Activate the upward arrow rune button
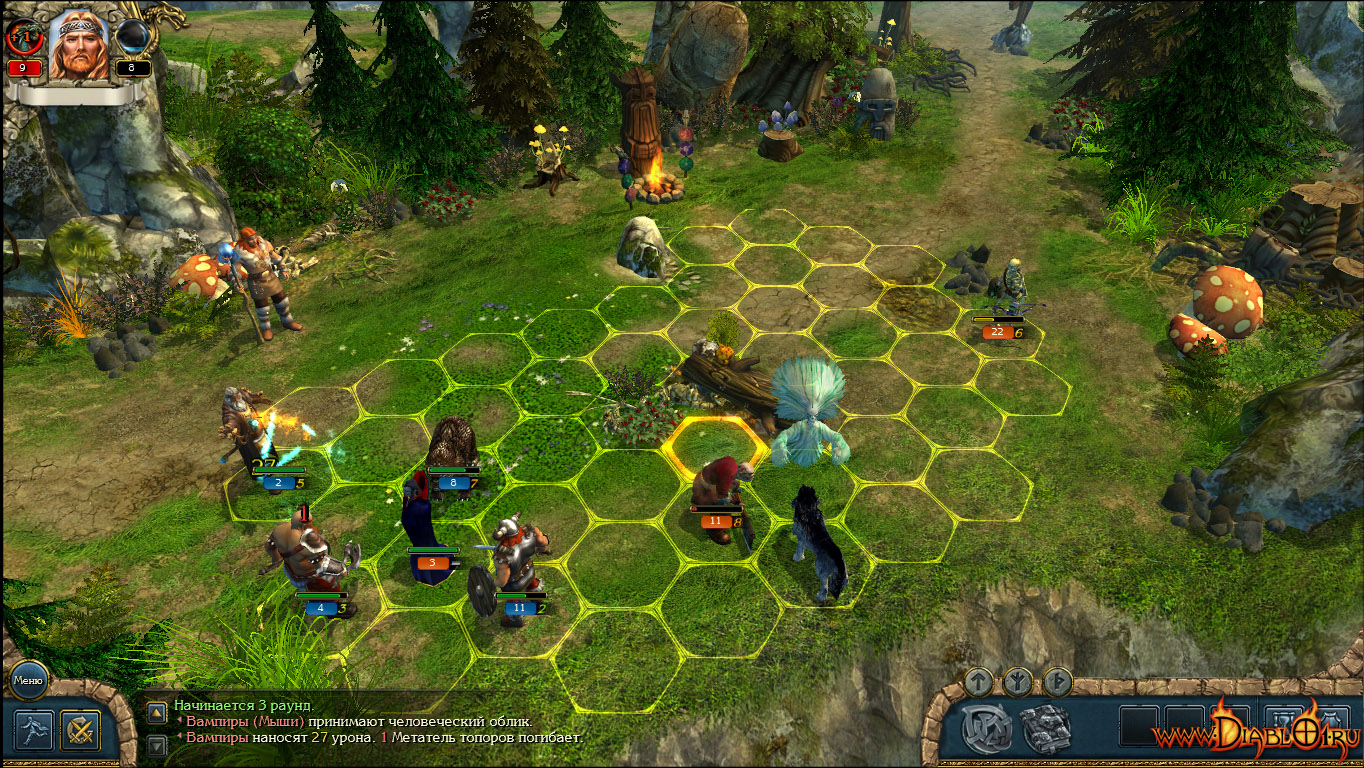This screenshot has height=768, width=1364. coord(979,682)
